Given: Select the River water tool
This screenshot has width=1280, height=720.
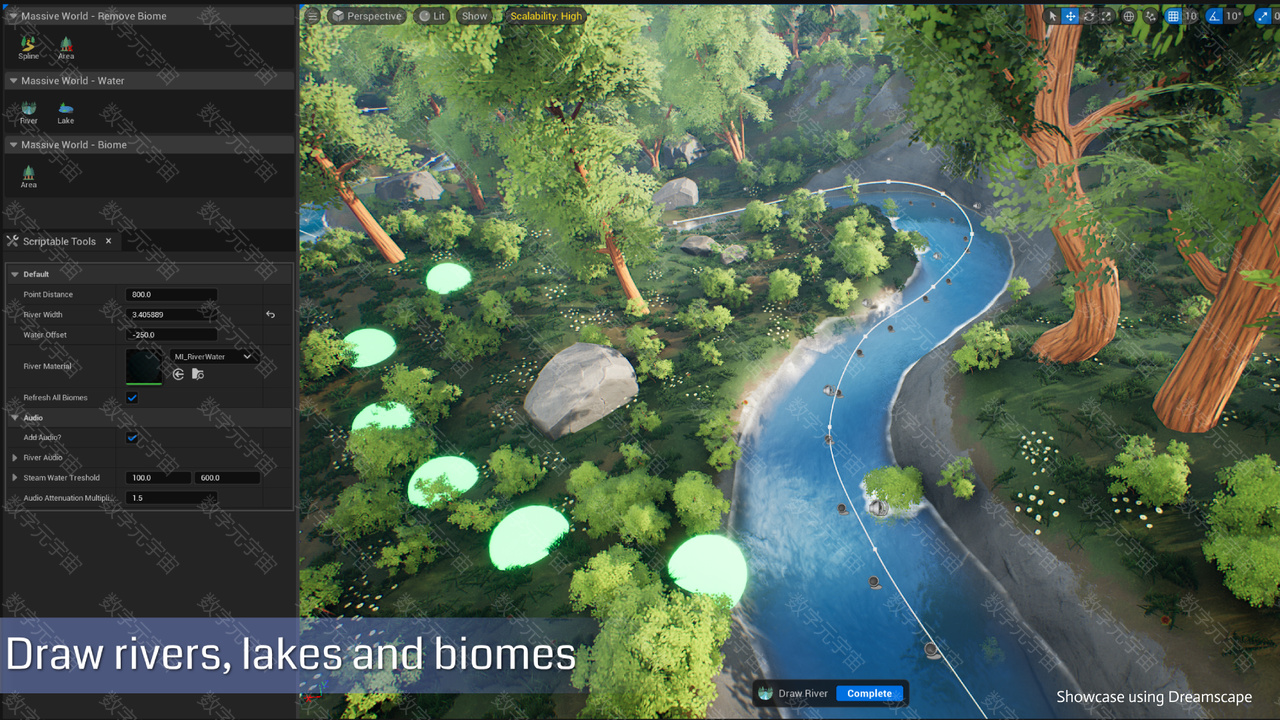Looking at the screenshot, I should coord(29,110).
